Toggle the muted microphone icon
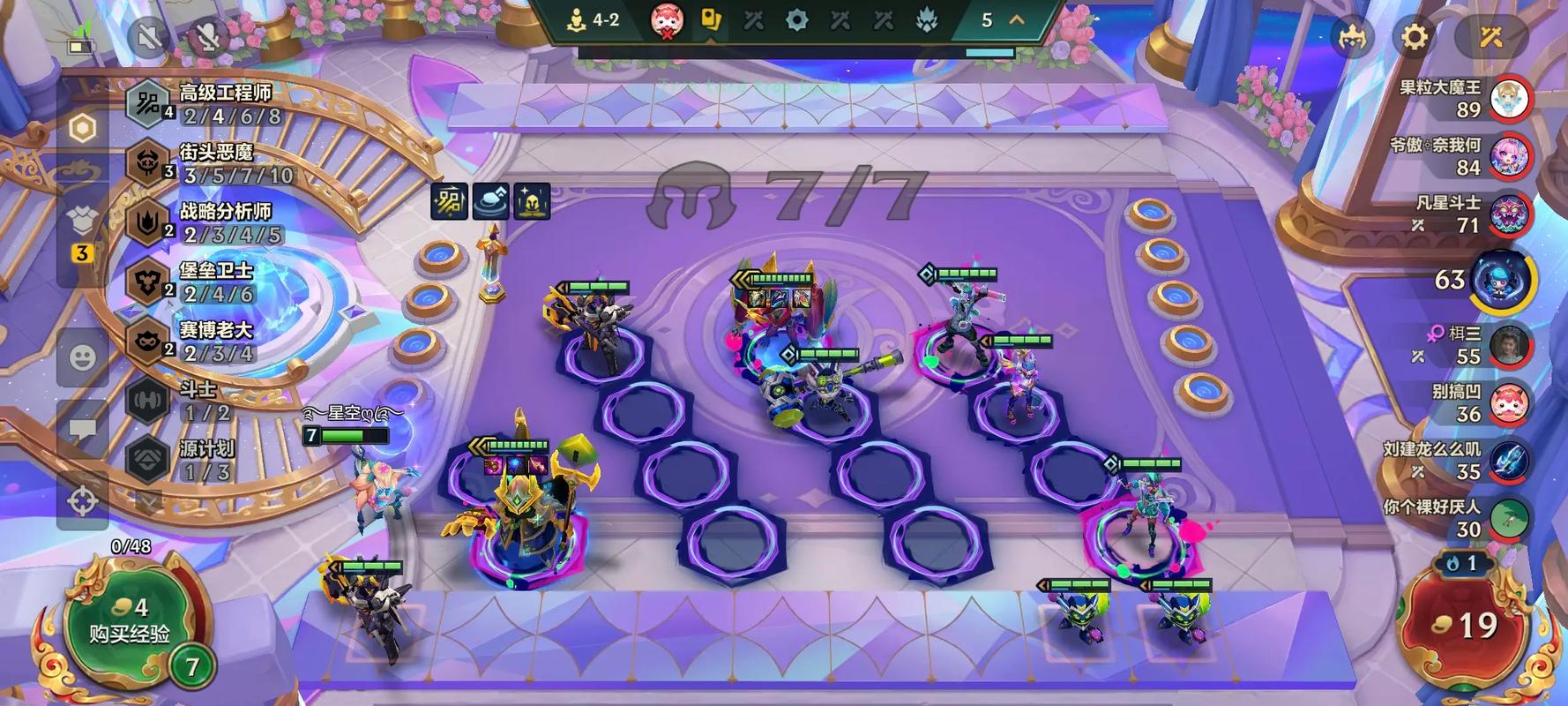Viewport: 1568px width, 706px height. point(208,36)
